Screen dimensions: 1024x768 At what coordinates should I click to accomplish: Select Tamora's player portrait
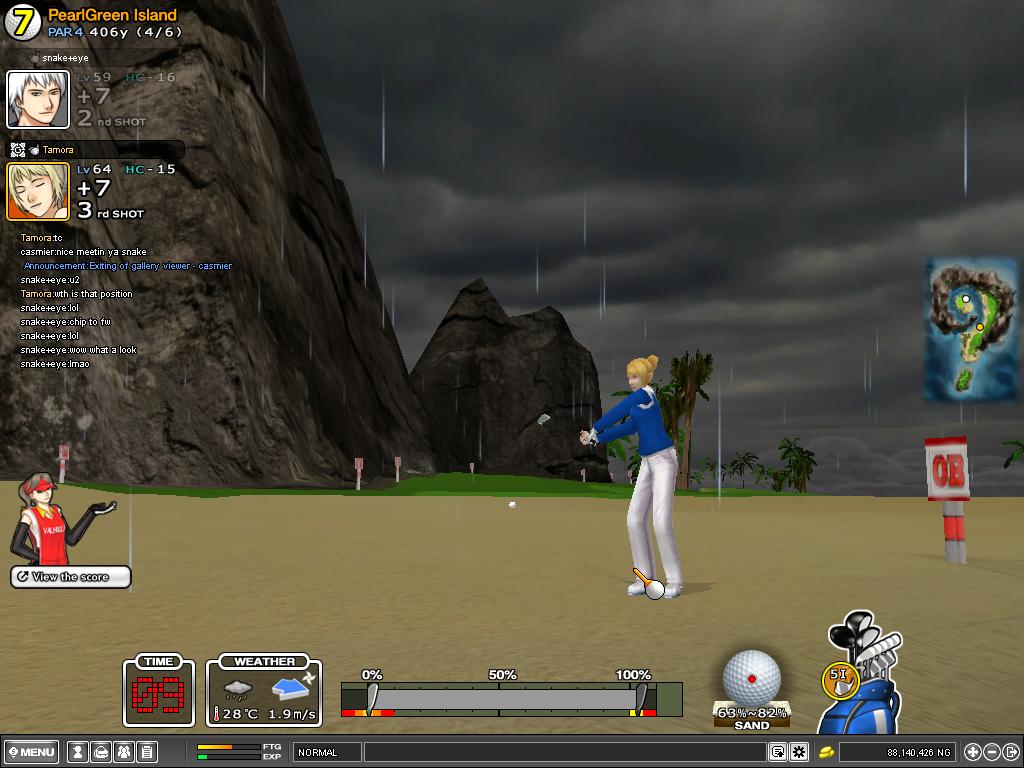tap(38, 191)
